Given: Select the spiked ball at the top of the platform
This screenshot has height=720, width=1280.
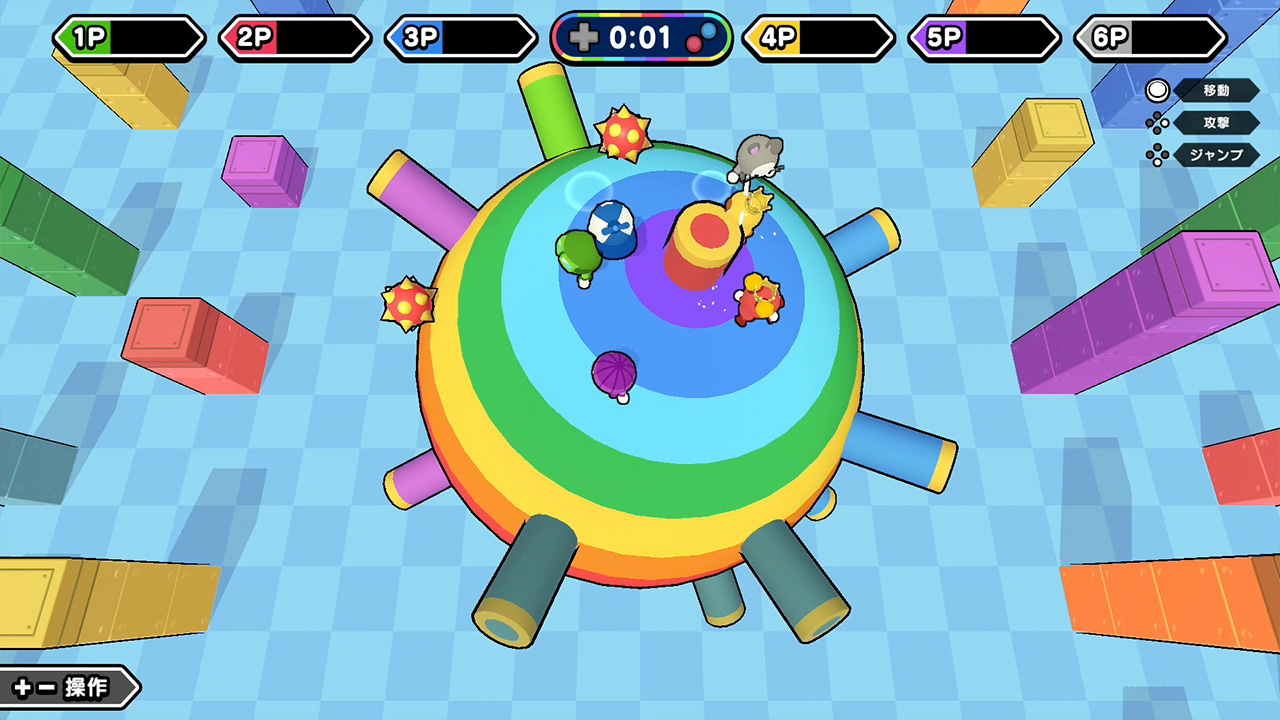Looking at the screenshot, I should tap(624, 131).
